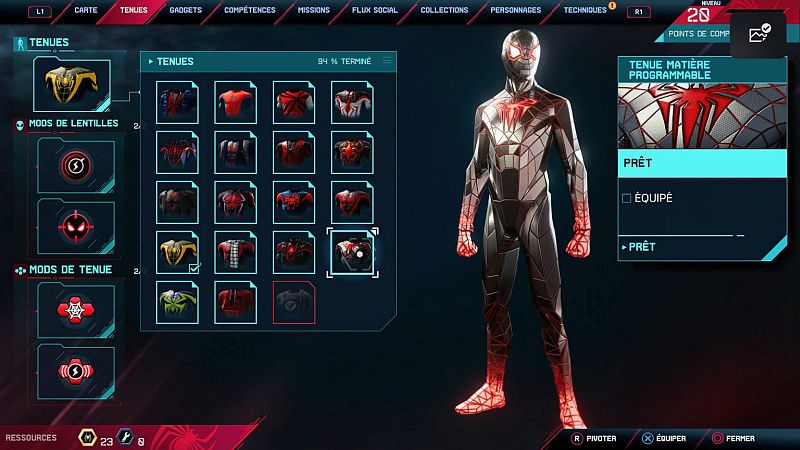Tick the Équipé checkbox
The width and height of the screenshot is (800, 450).
coord(627,198)
